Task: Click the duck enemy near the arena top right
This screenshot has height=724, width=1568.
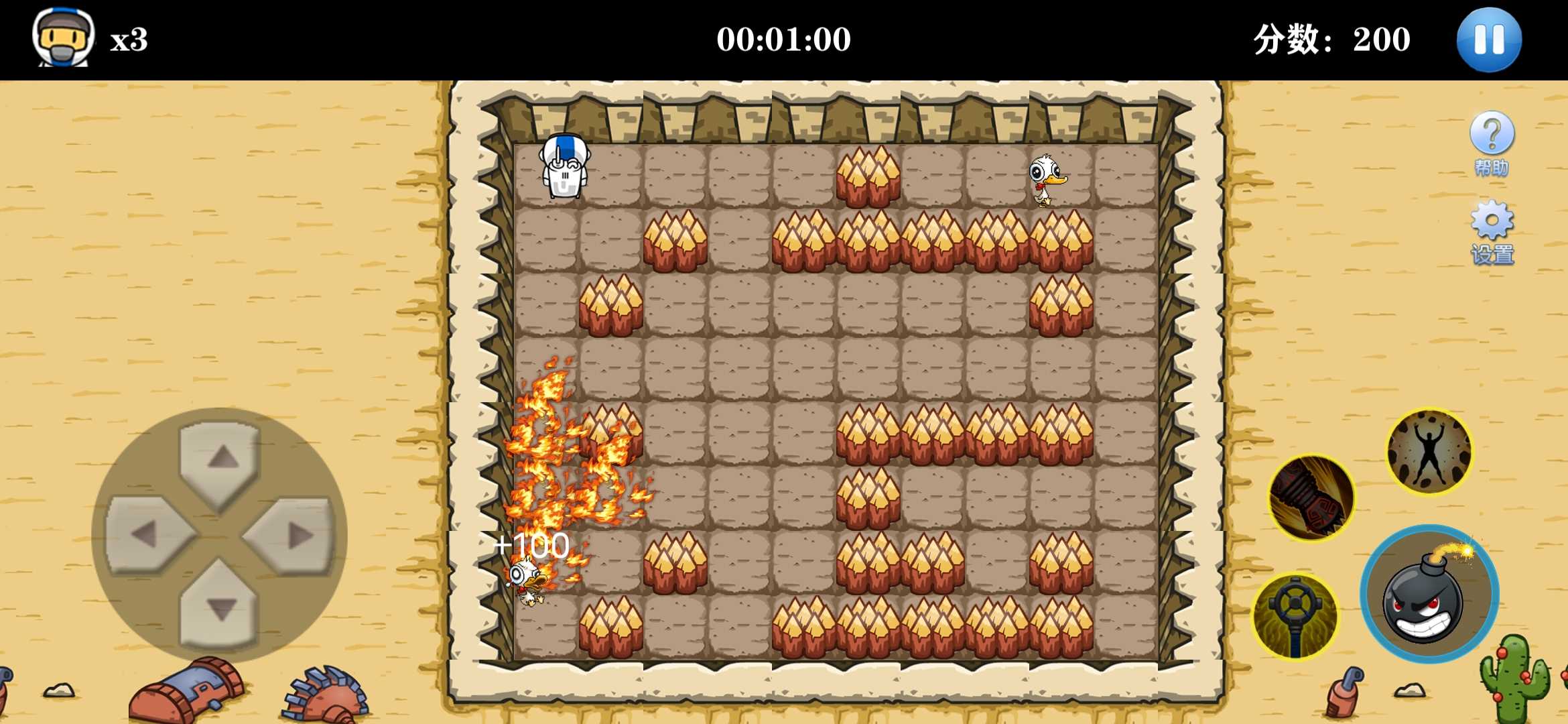Action: (1045, 181)
